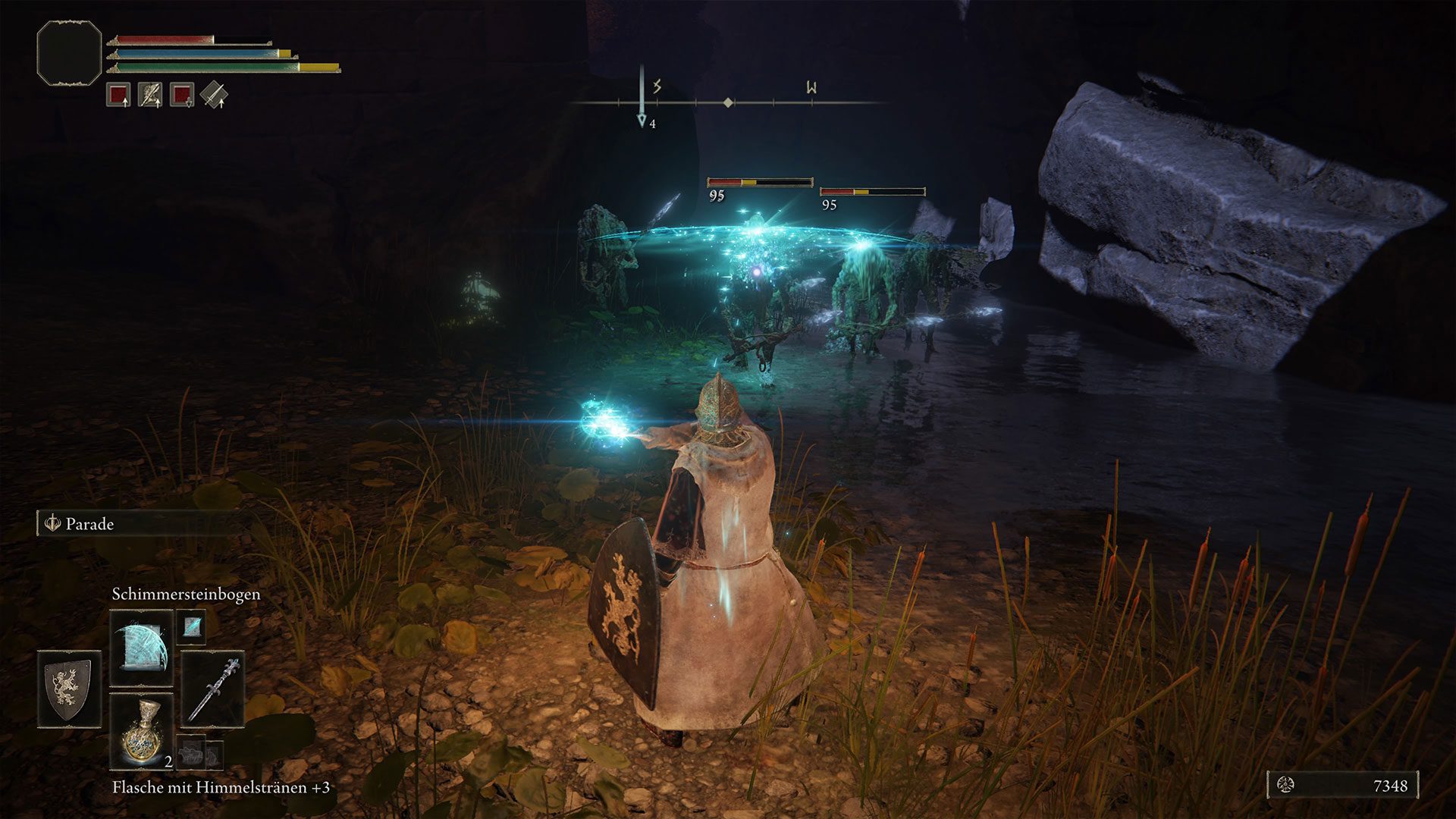Select the glintstone staff weapon slot
Screen dimensions: 1456x819
(213, 689)
